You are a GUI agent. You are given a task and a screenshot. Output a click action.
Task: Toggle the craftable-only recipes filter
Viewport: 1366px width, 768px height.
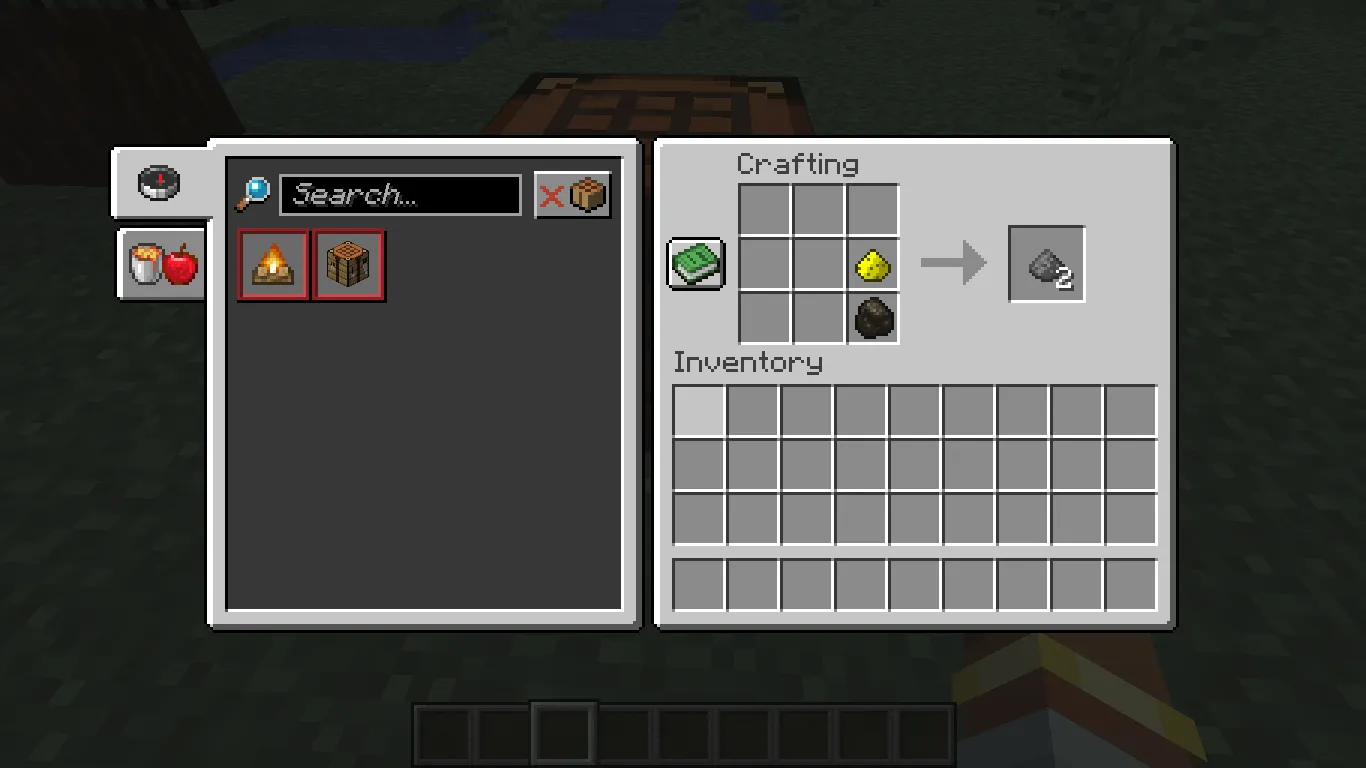[572, 194]
